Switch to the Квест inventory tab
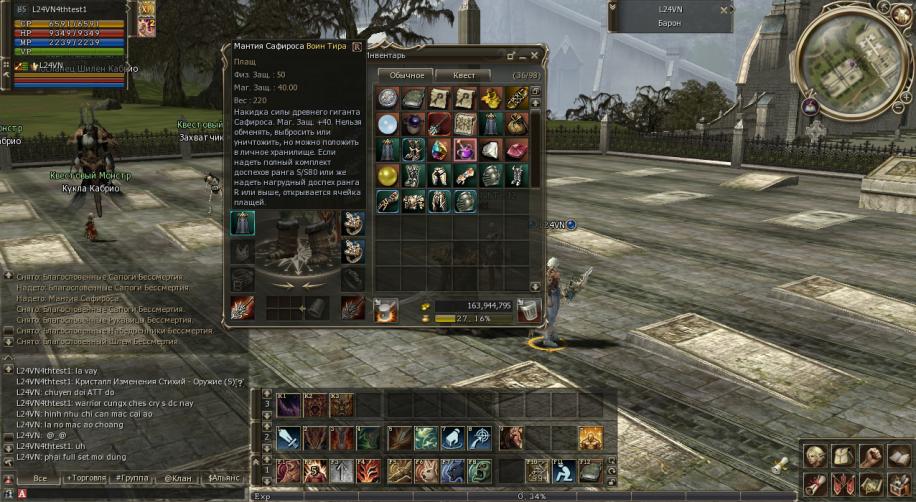 463,75
